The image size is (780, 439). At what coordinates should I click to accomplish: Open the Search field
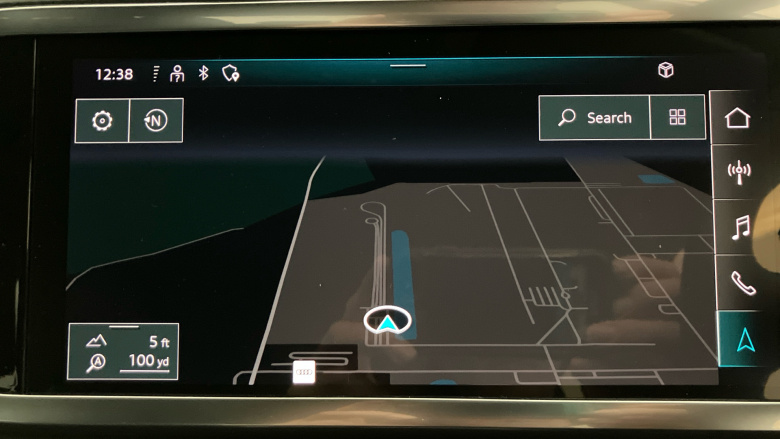pyautogui.click(x=595, y=118)
